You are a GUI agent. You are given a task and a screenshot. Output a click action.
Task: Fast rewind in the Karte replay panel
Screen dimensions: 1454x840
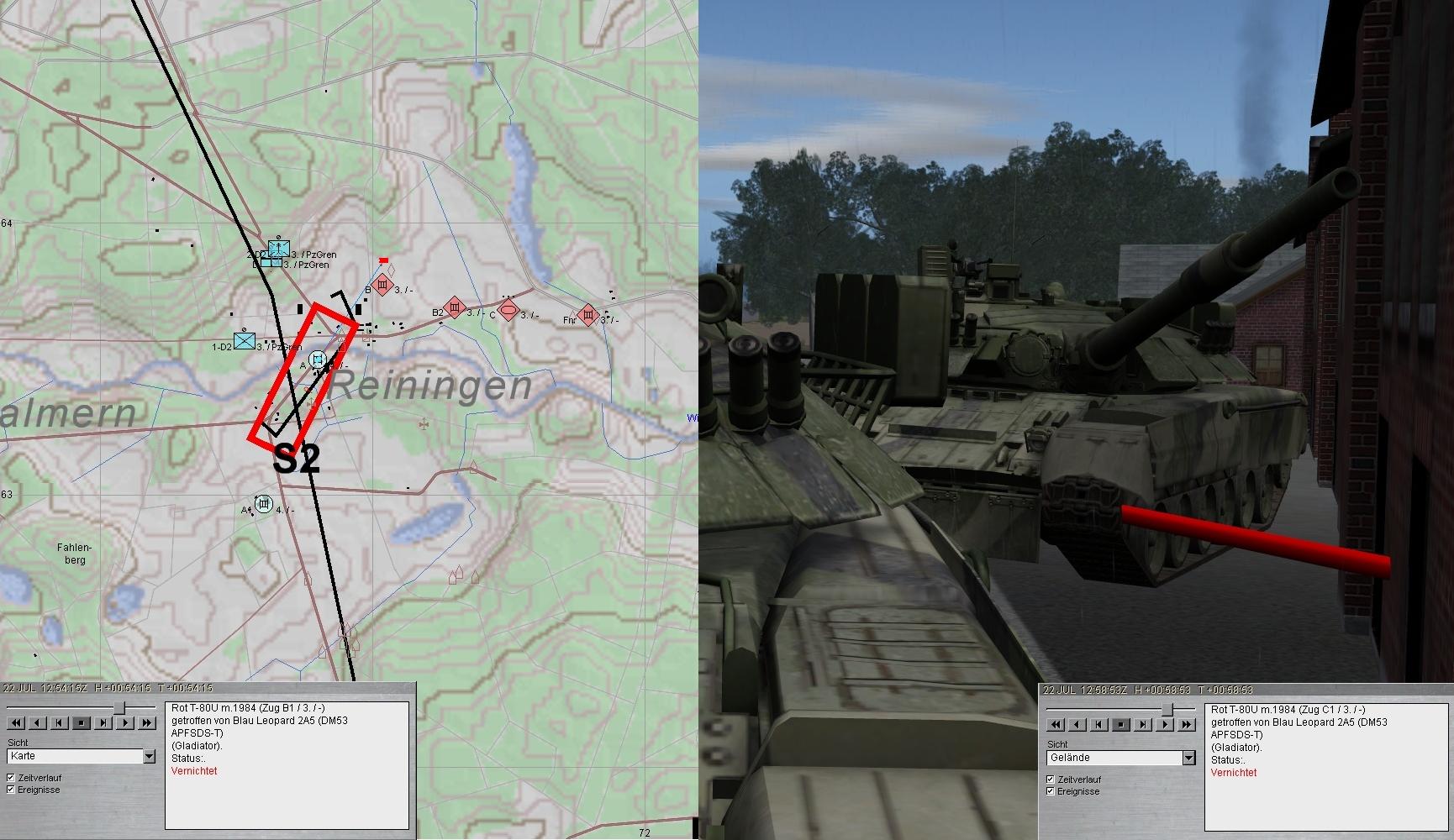pos(16,722)
